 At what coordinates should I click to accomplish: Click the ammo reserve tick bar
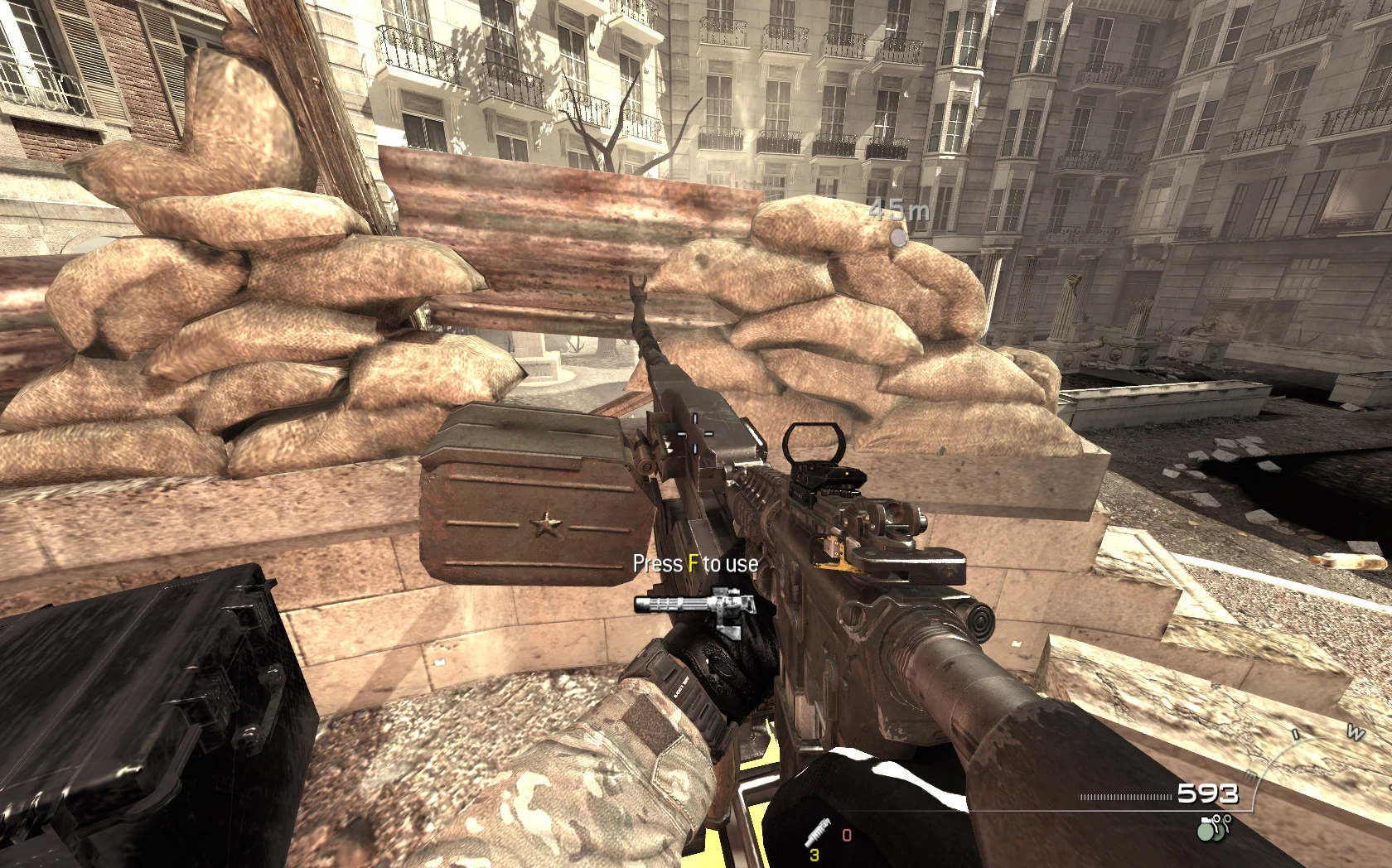(x=1123, y=796)
